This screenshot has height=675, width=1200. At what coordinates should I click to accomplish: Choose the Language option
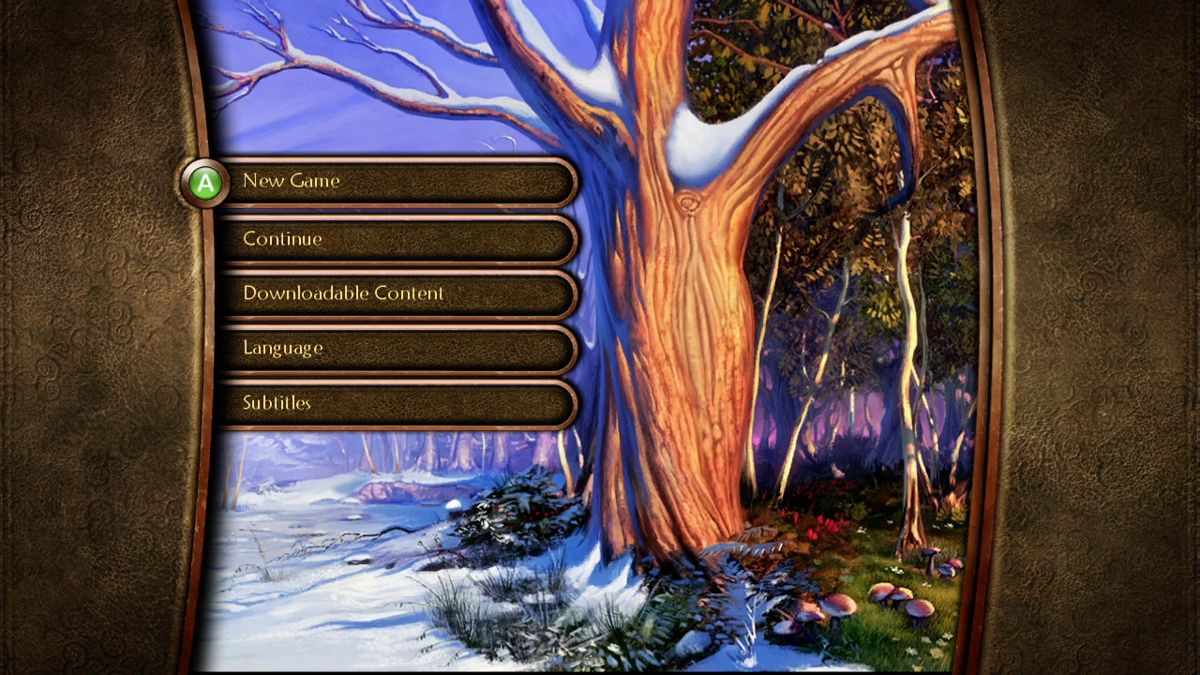pyautogui.click(x=395, y=349)
